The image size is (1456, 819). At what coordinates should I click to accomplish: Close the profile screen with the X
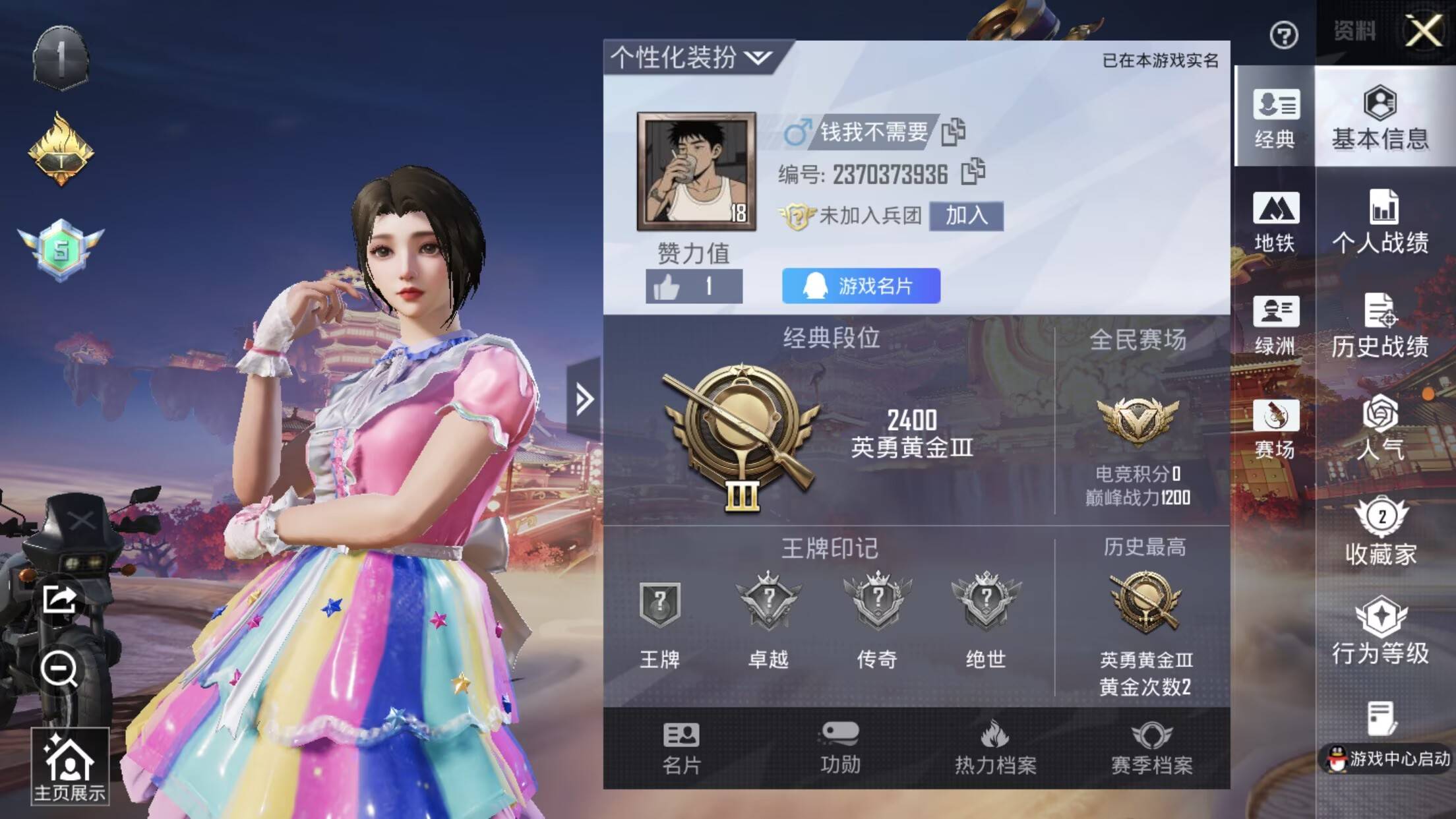coord(1423,31)
